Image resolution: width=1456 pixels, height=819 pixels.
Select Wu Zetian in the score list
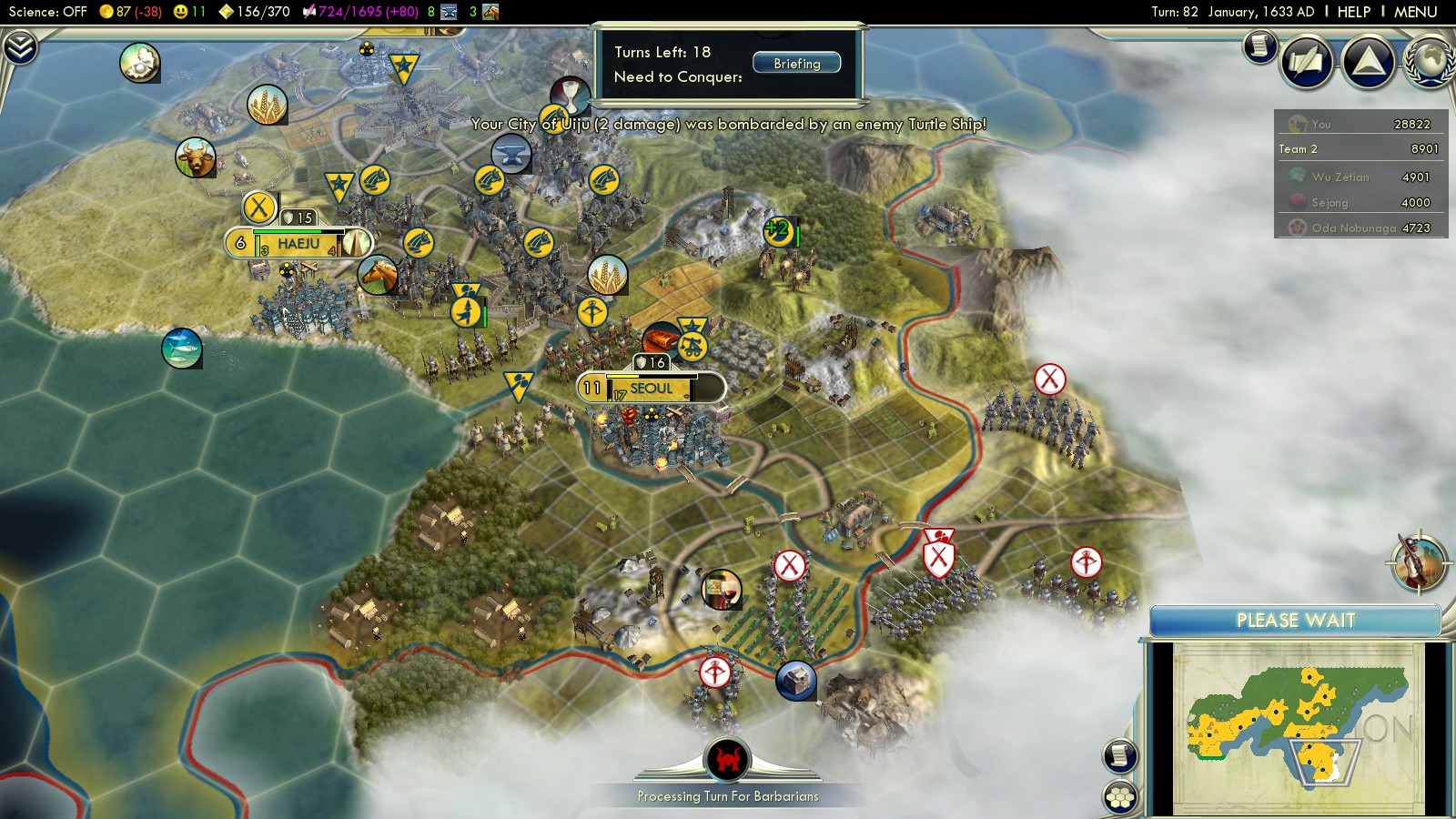click(1360, 177)
